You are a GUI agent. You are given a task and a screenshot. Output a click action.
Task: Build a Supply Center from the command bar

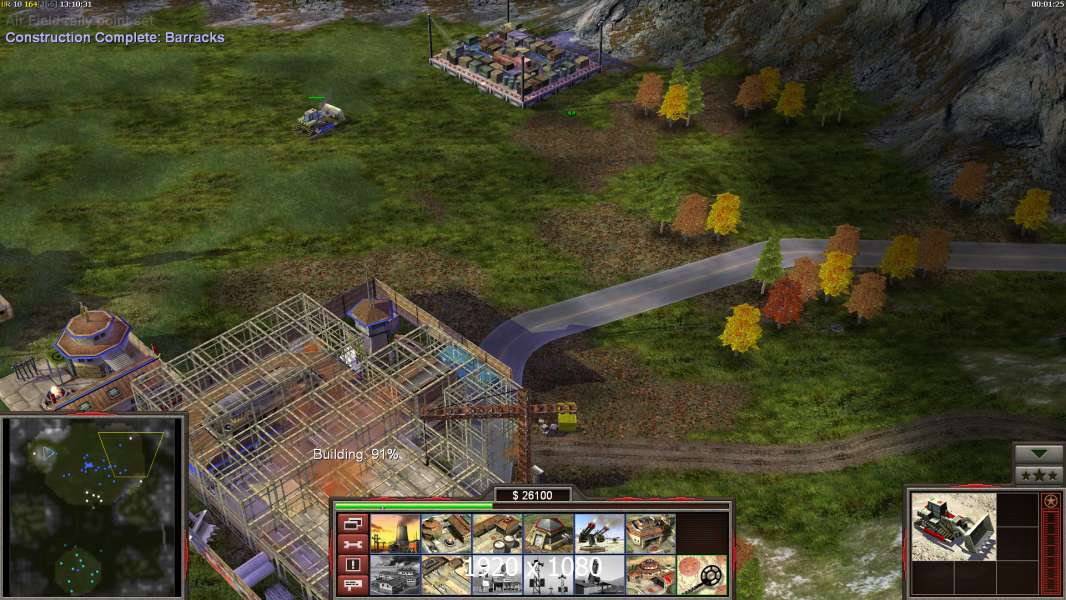point(497,533)
